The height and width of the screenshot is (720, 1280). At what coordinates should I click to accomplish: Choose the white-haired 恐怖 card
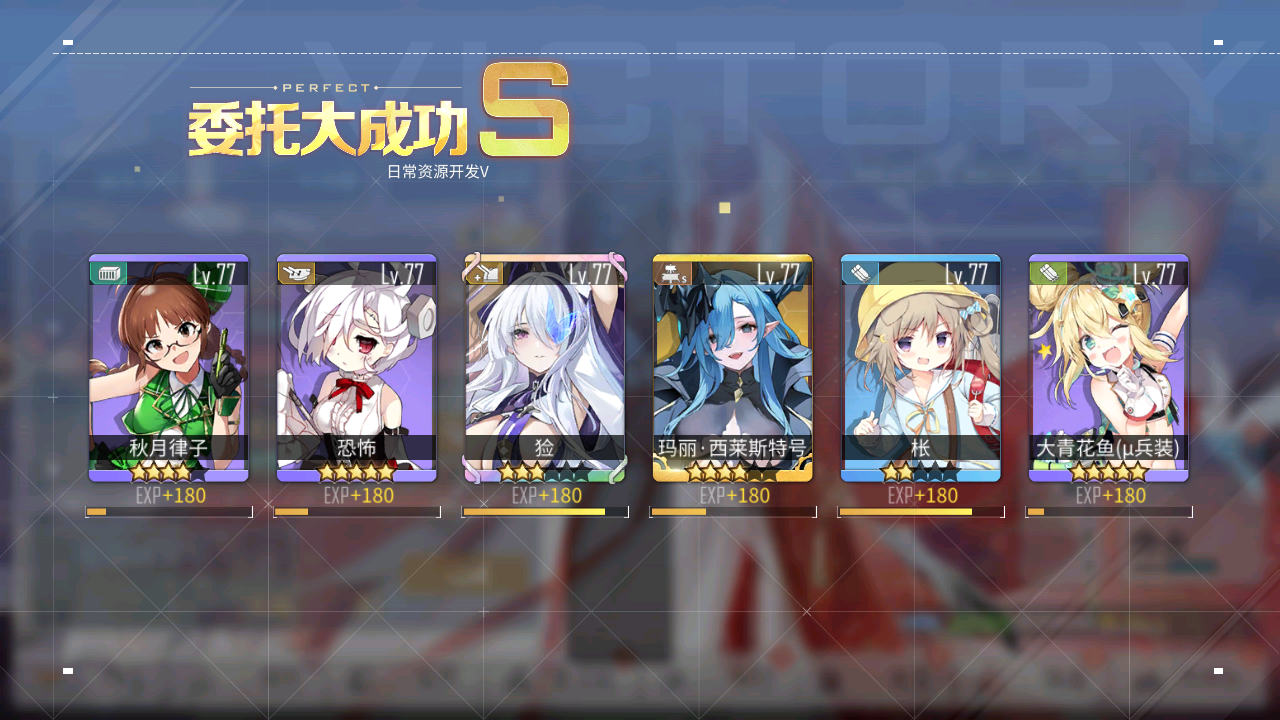[356, 367]
